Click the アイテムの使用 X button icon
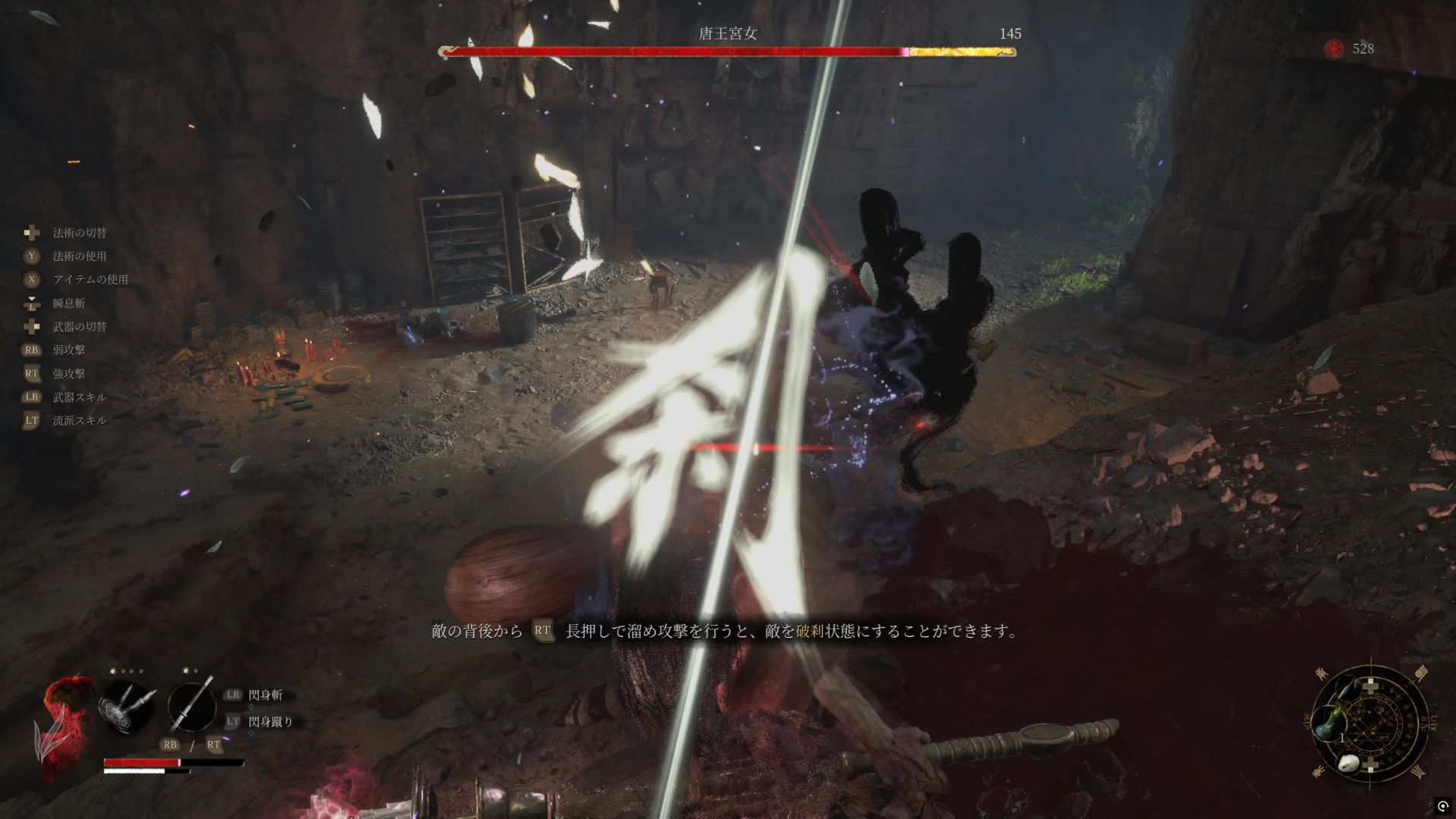 point(31,279)
